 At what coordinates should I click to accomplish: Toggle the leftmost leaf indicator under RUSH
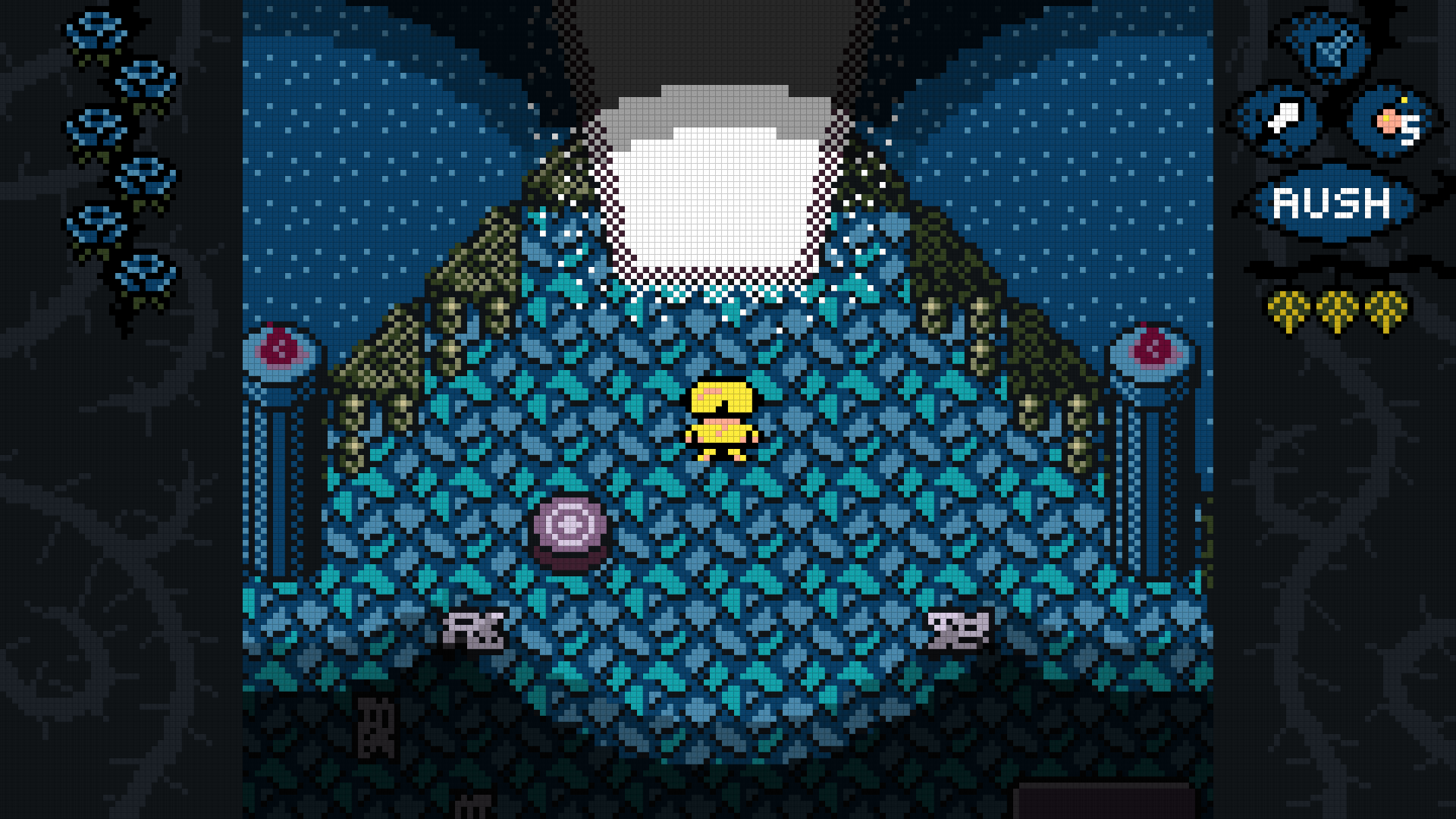(1289, 307)
